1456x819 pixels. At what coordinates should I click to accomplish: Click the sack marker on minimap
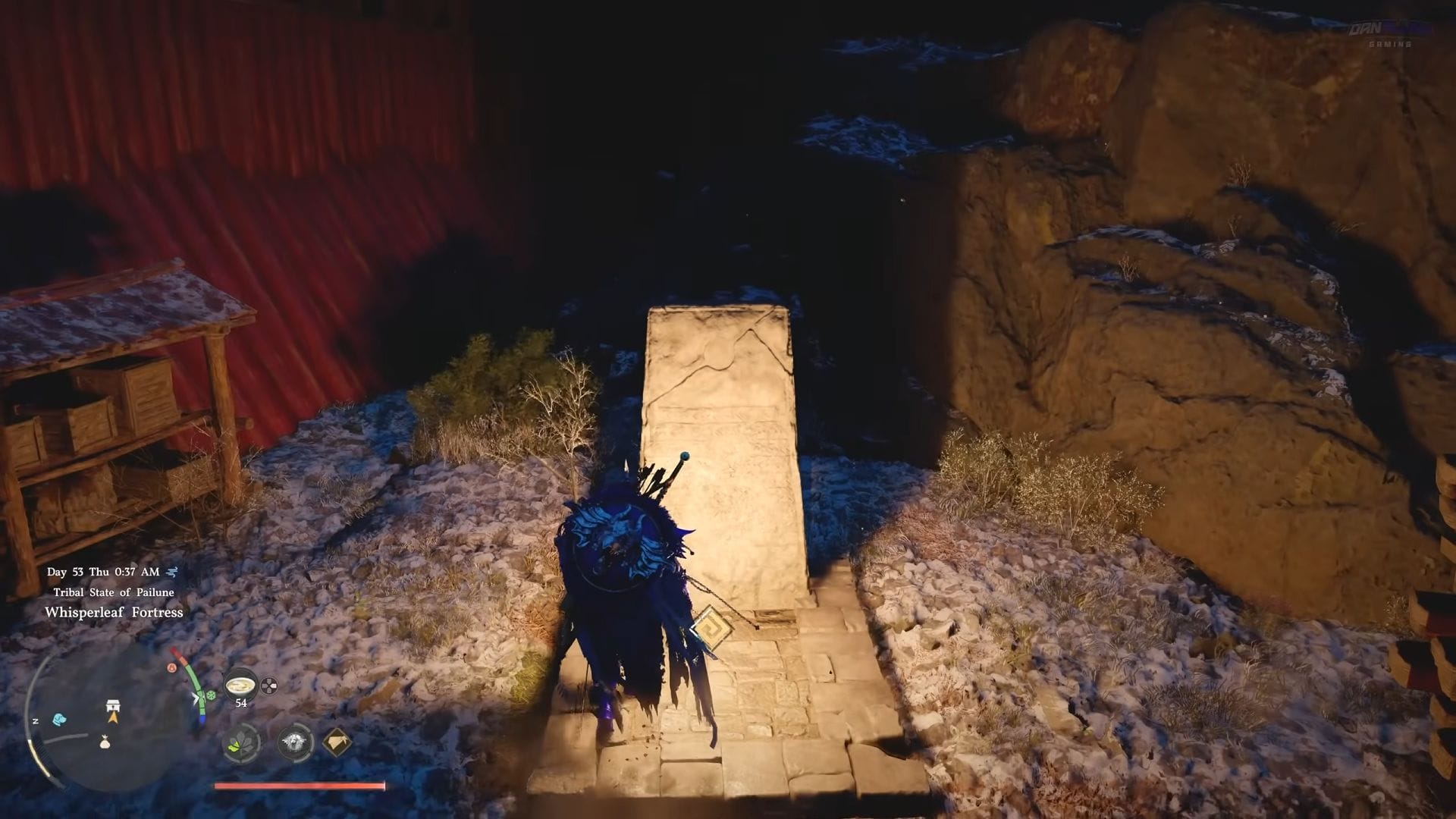[105, 742]
